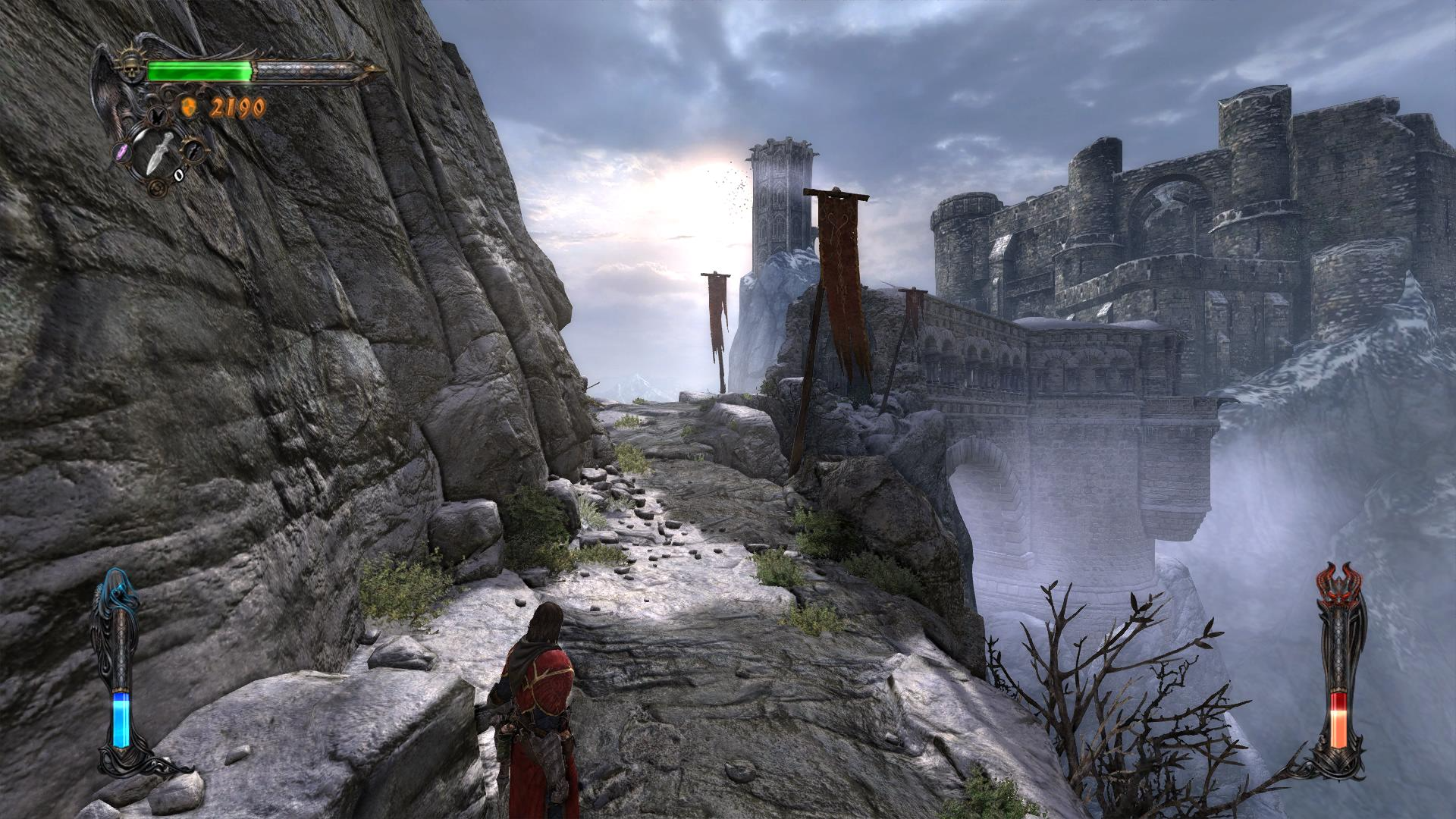Image resolution: width=1456 pixels, height=819 pixels.
Task: Choose the purple crystal slot
Action: 123,152
